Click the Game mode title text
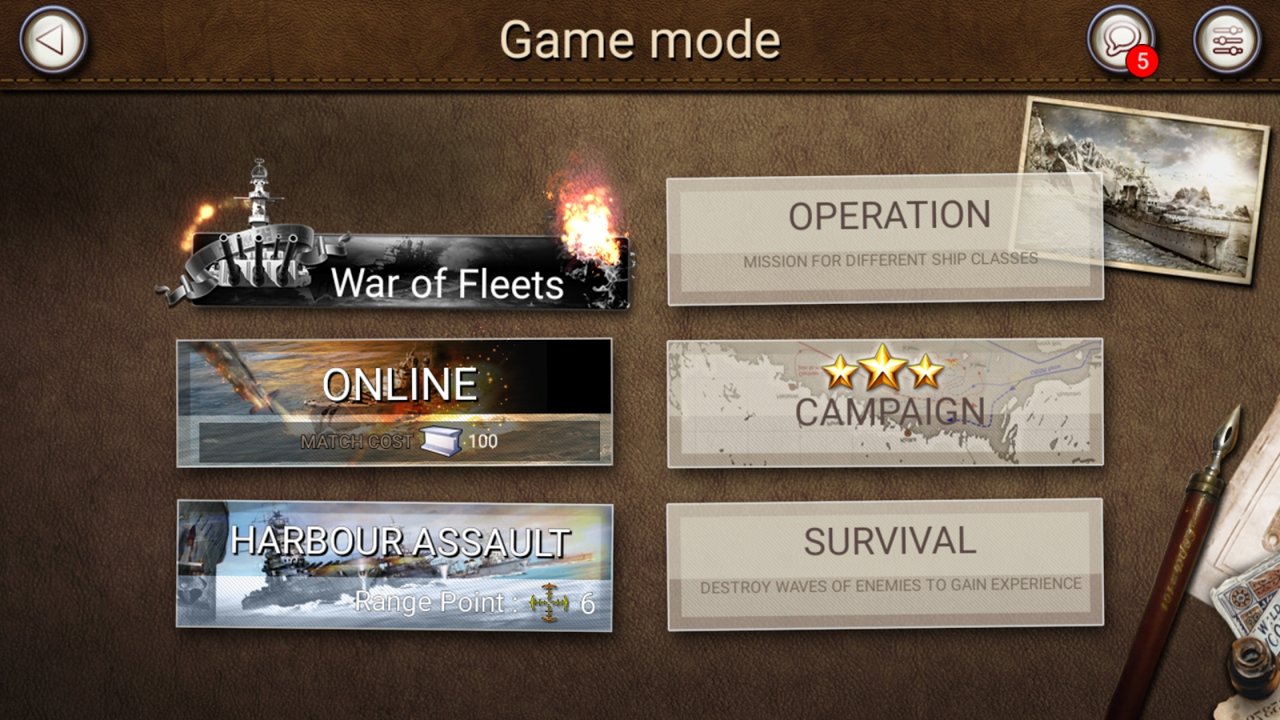This screenshot has width=1280, height=720. click(x=640, y=40)
